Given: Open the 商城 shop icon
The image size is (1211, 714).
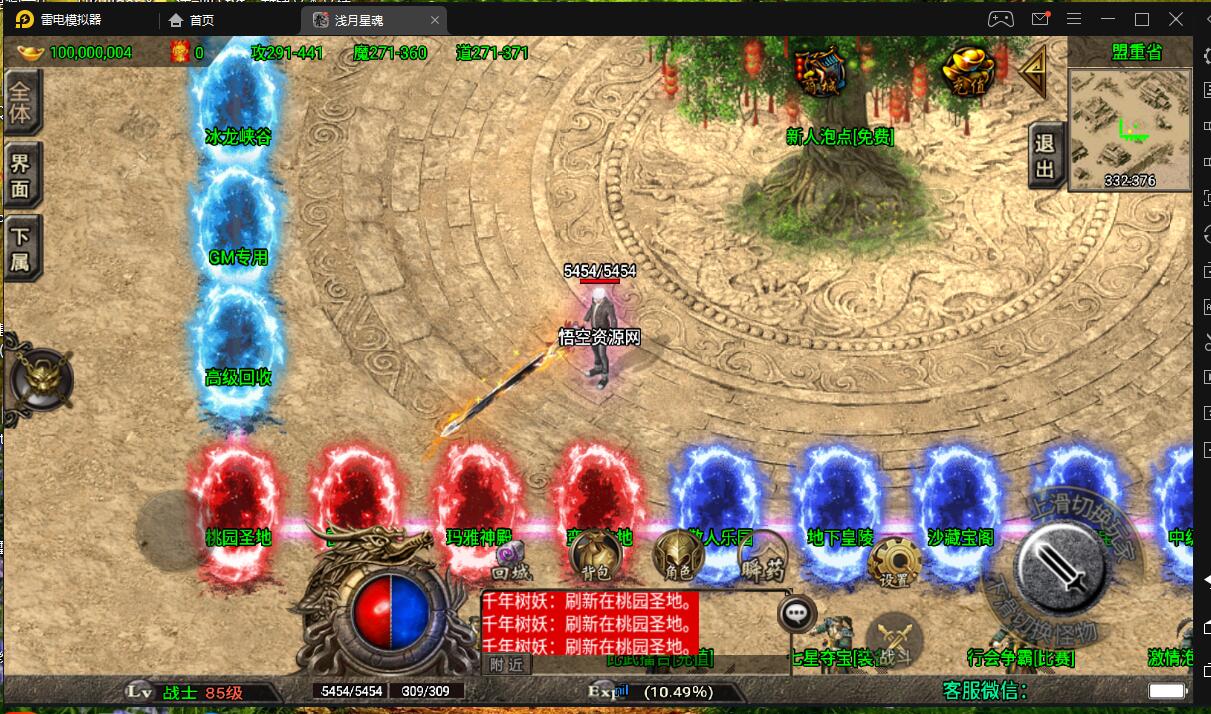Looking at the screenshot, I should point(820,70).
